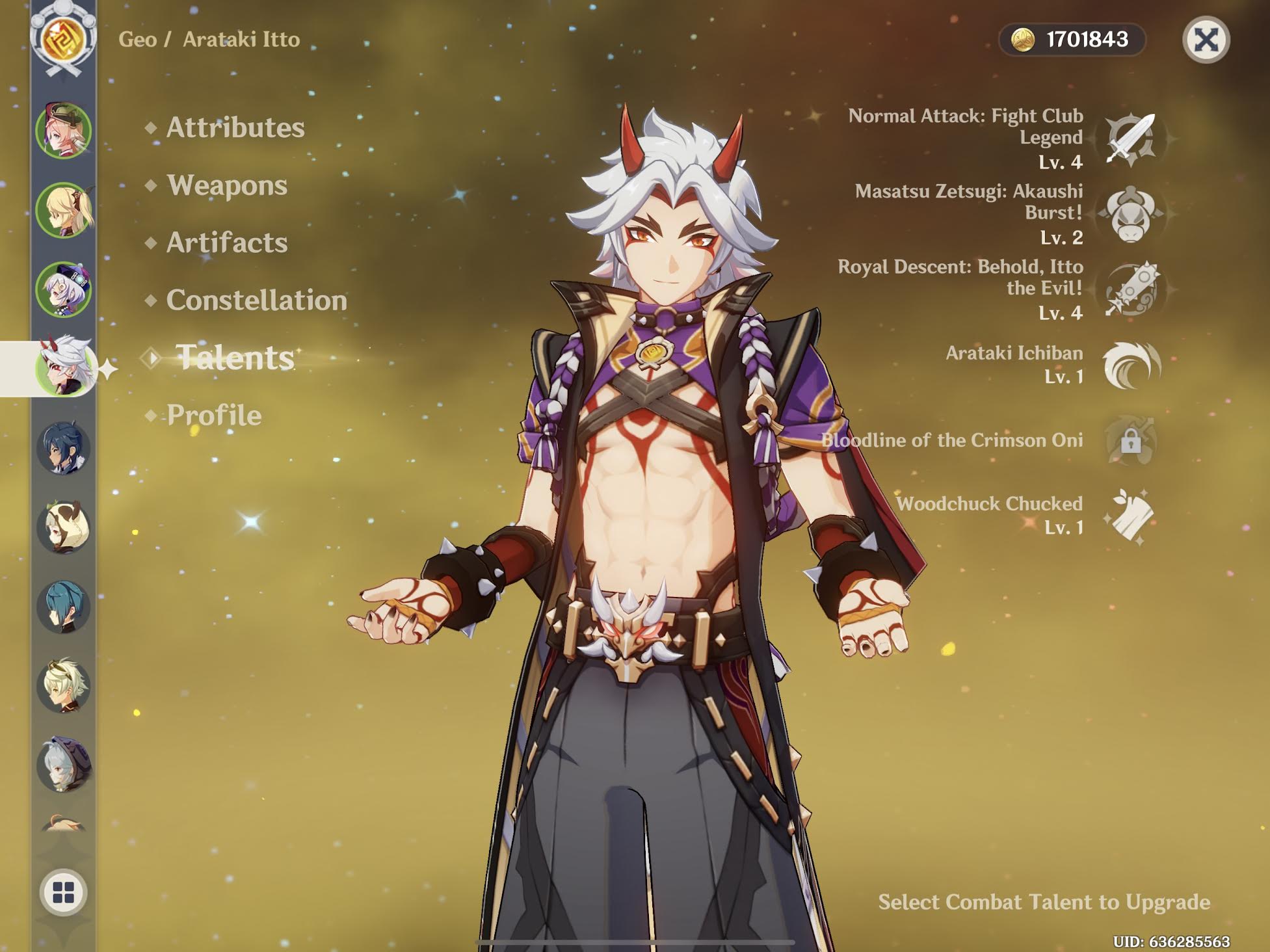
Task: Select the Yanfei portrait in the sidebar
Action: tap(62, 130)
